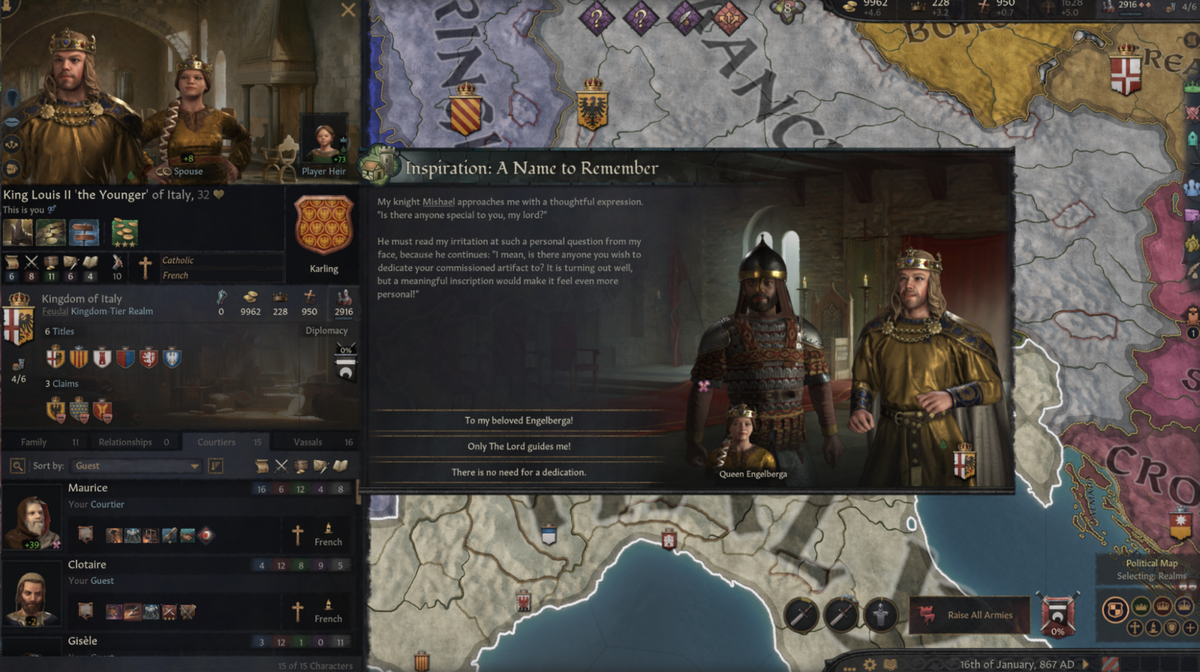Switch to the Family tab

click(x=34, y=442)
